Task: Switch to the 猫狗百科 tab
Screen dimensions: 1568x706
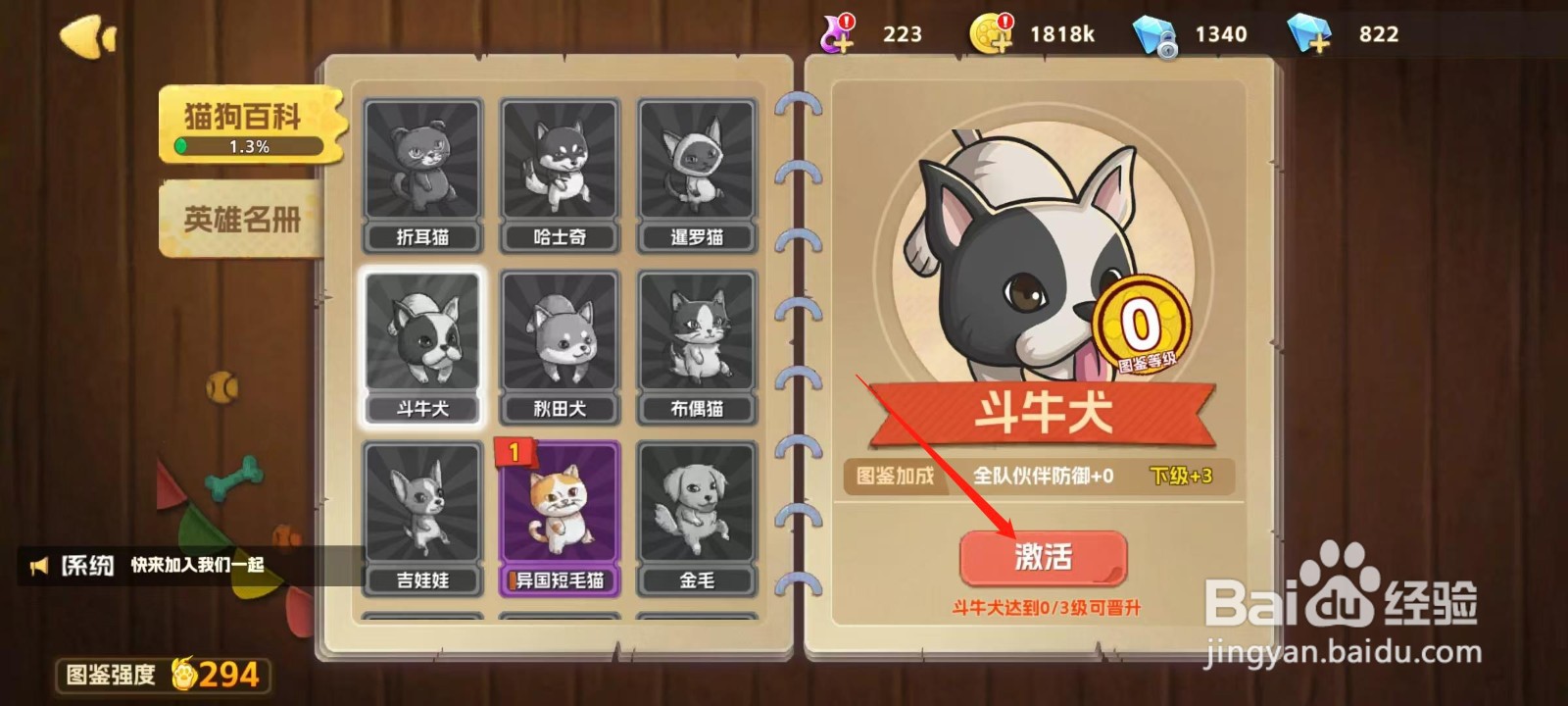Action: tap(243, 119)
